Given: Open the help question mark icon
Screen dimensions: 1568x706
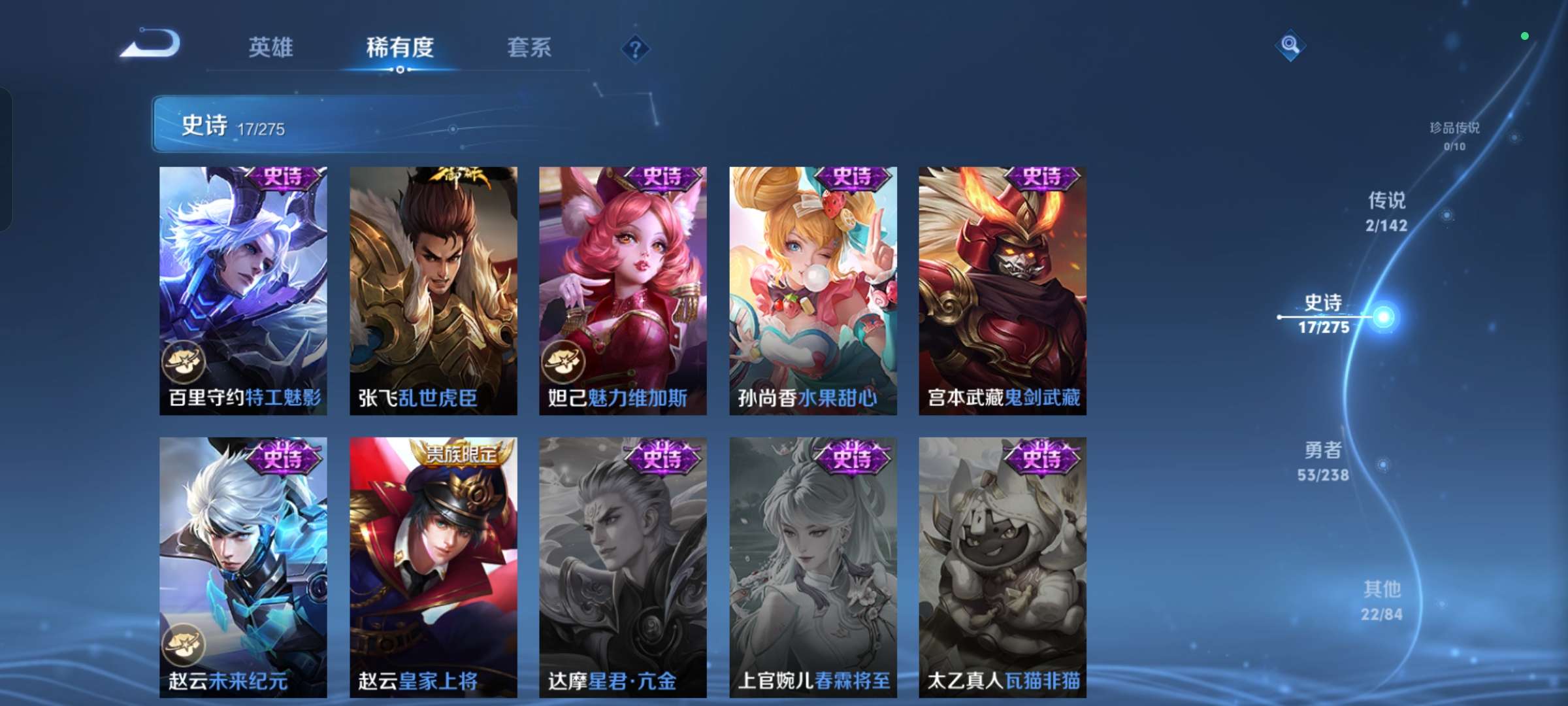Looking at the screenshot, I should click(636, 48).
